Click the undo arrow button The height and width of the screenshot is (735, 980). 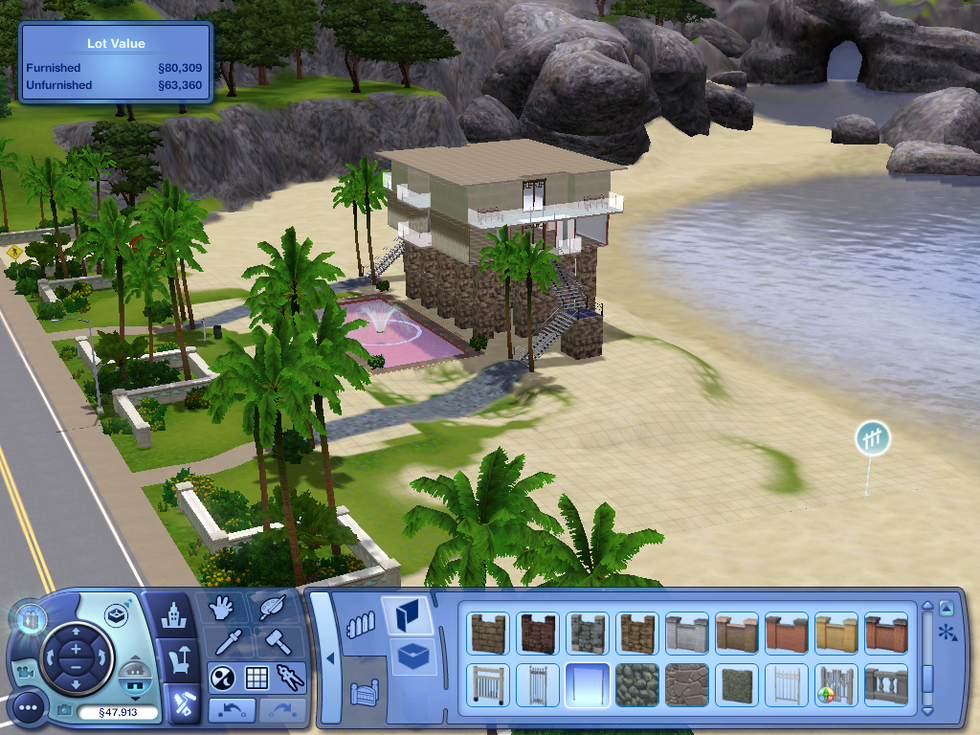tap(231, 710)
